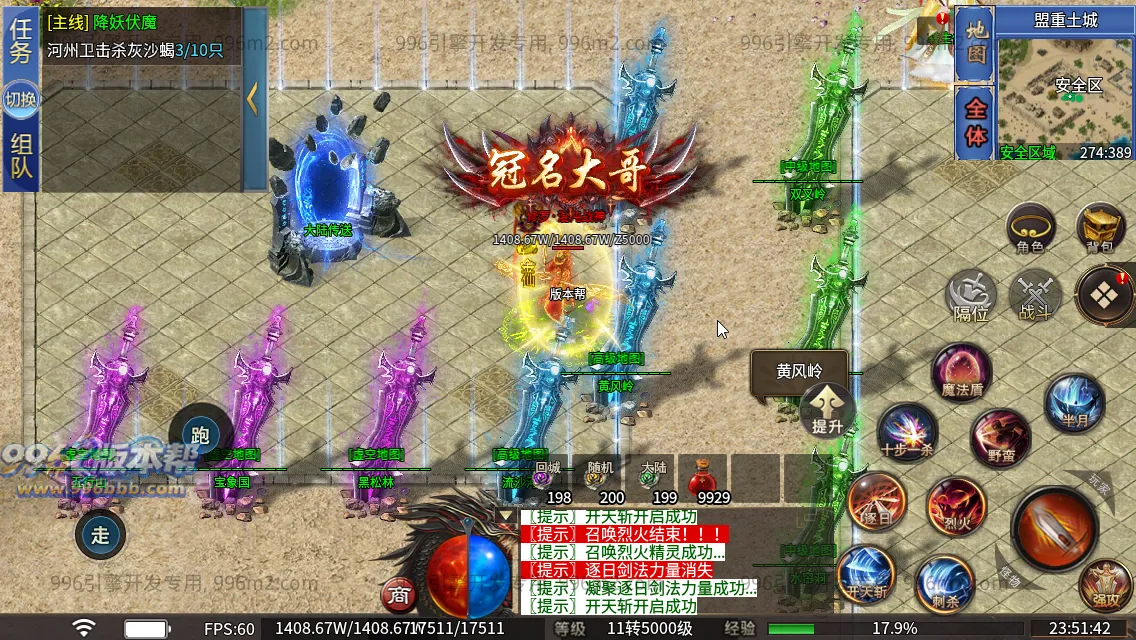Click the 提升 upgrade arrow button

click(x=827, y=409)
